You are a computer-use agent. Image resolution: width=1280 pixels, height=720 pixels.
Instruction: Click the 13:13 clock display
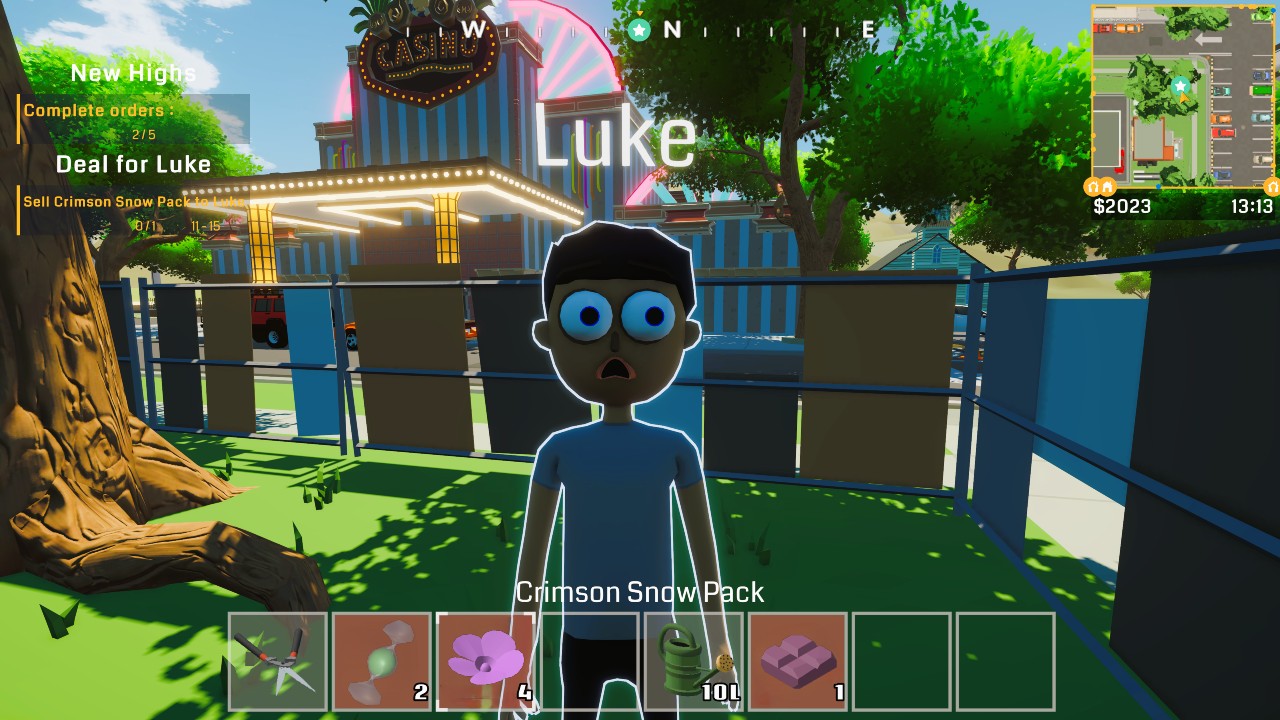[1252, 208]
